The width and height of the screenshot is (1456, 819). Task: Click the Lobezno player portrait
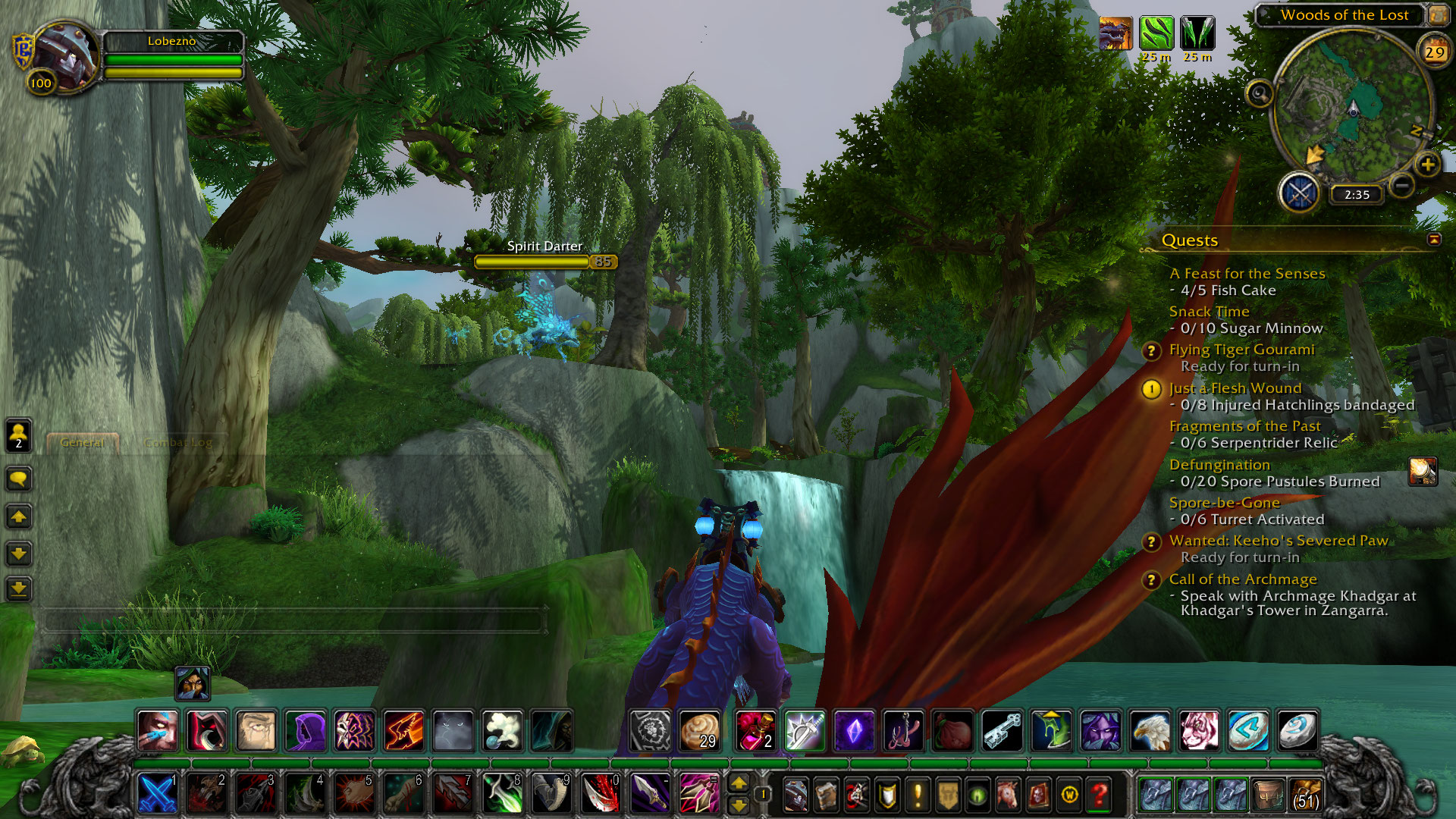[65, 56]
